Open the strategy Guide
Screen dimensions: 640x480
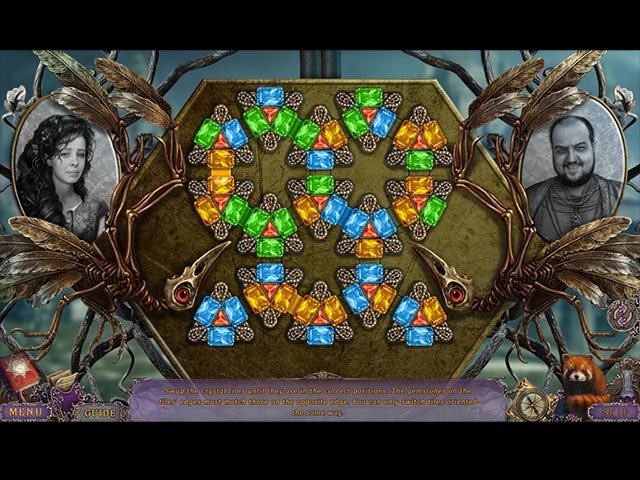(x=99, y=411)
